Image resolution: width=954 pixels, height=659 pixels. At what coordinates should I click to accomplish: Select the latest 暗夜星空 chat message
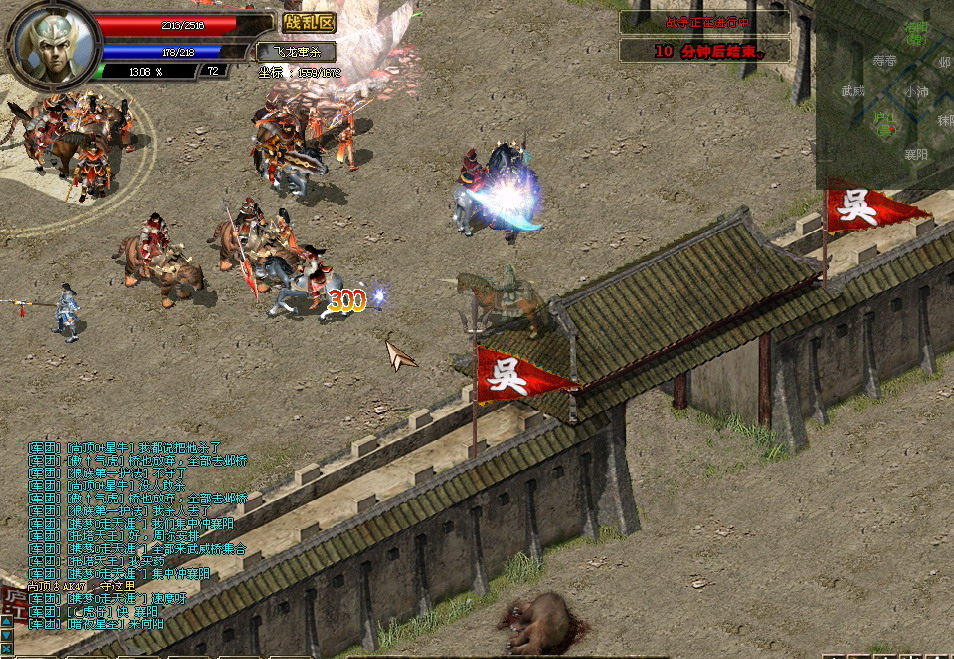pos(96,624)
